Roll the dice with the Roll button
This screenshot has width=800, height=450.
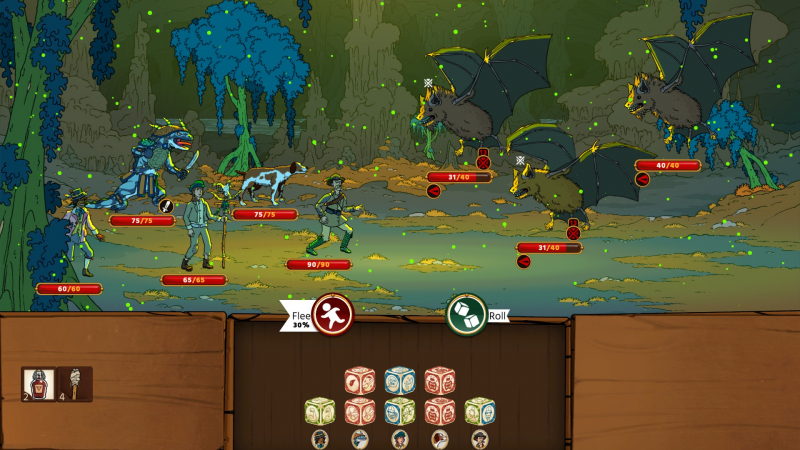point(466,314)
